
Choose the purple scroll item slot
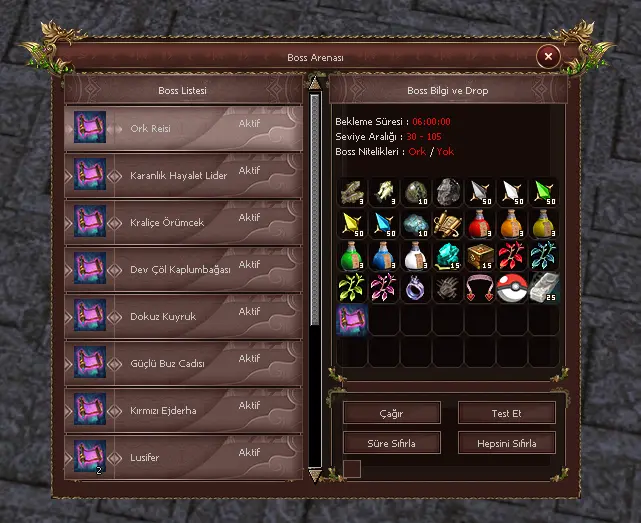point(352,320)
